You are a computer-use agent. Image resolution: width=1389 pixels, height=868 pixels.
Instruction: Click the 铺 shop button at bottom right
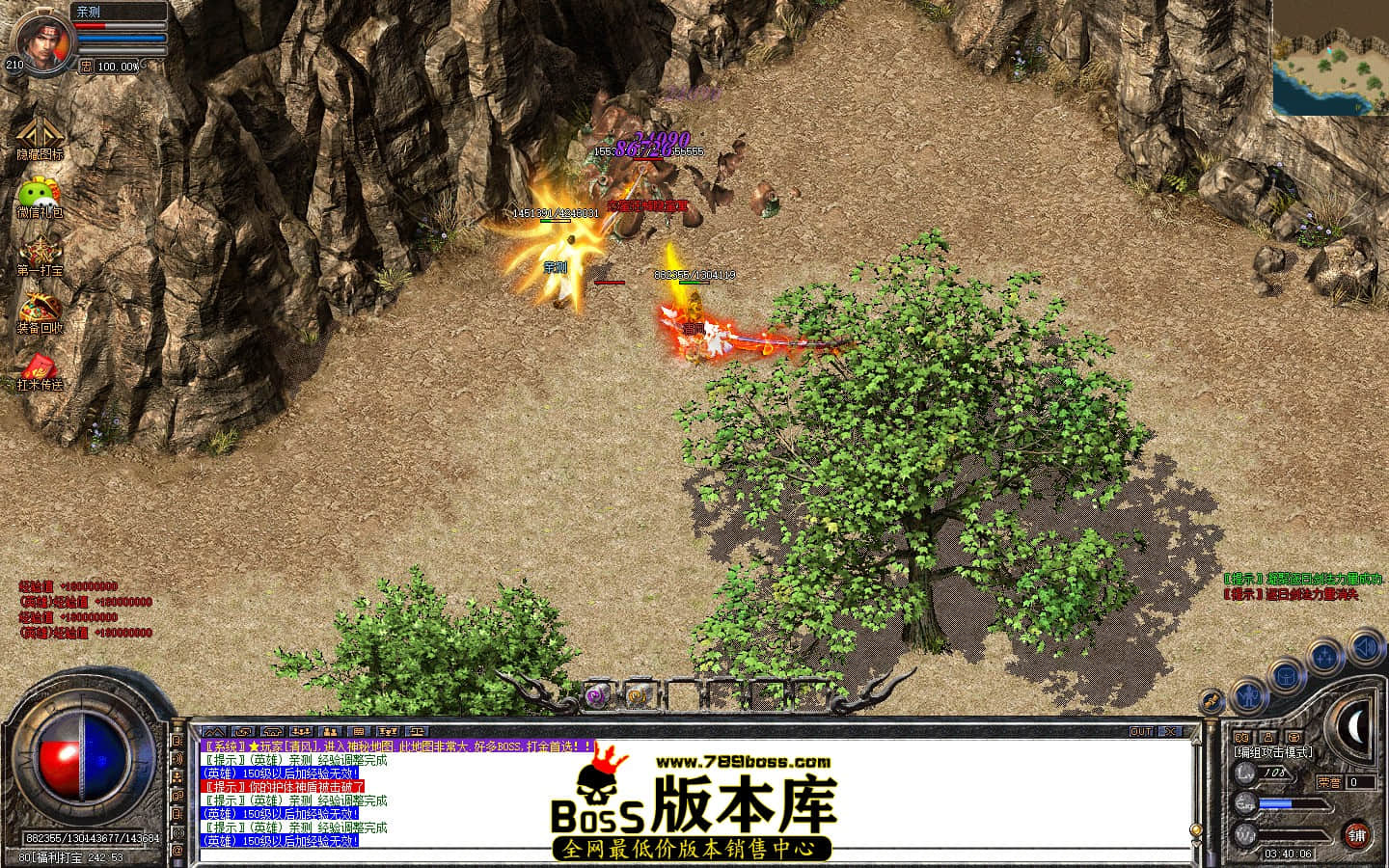tap(1357, 834)
